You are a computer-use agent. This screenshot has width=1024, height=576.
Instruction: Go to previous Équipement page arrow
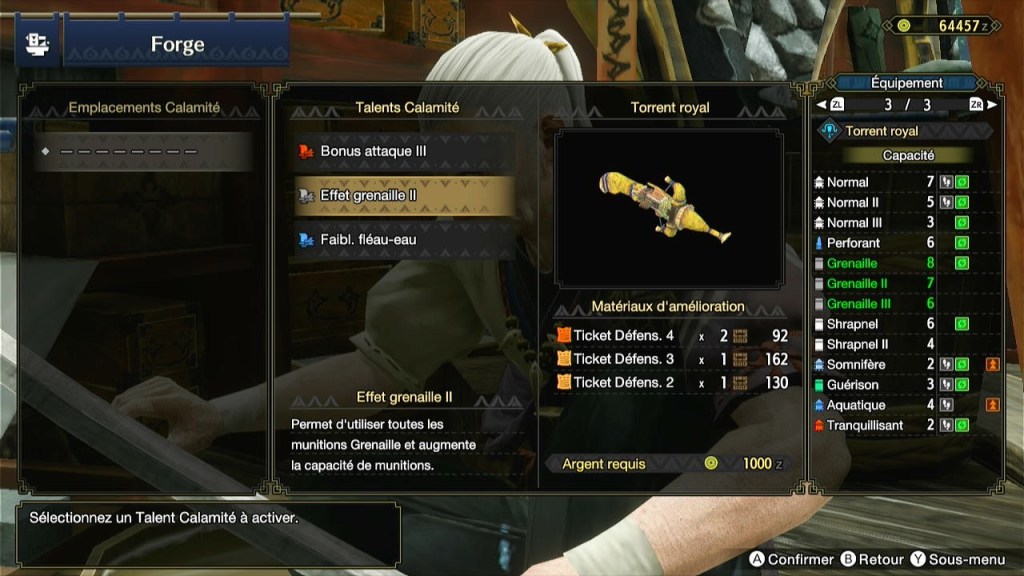[x=822, y=104]
